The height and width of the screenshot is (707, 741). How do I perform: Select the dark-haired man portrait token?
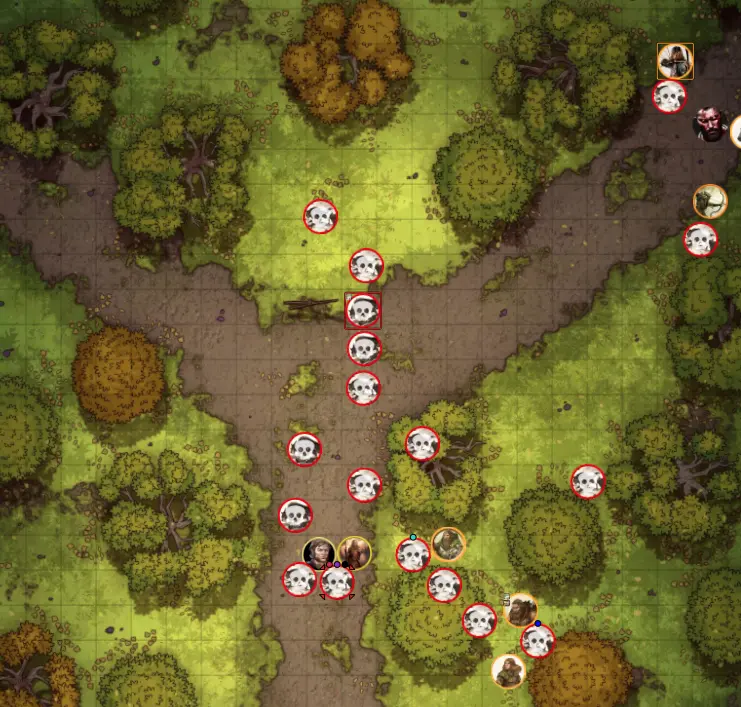pyautogui.click(x=320, y=553)
